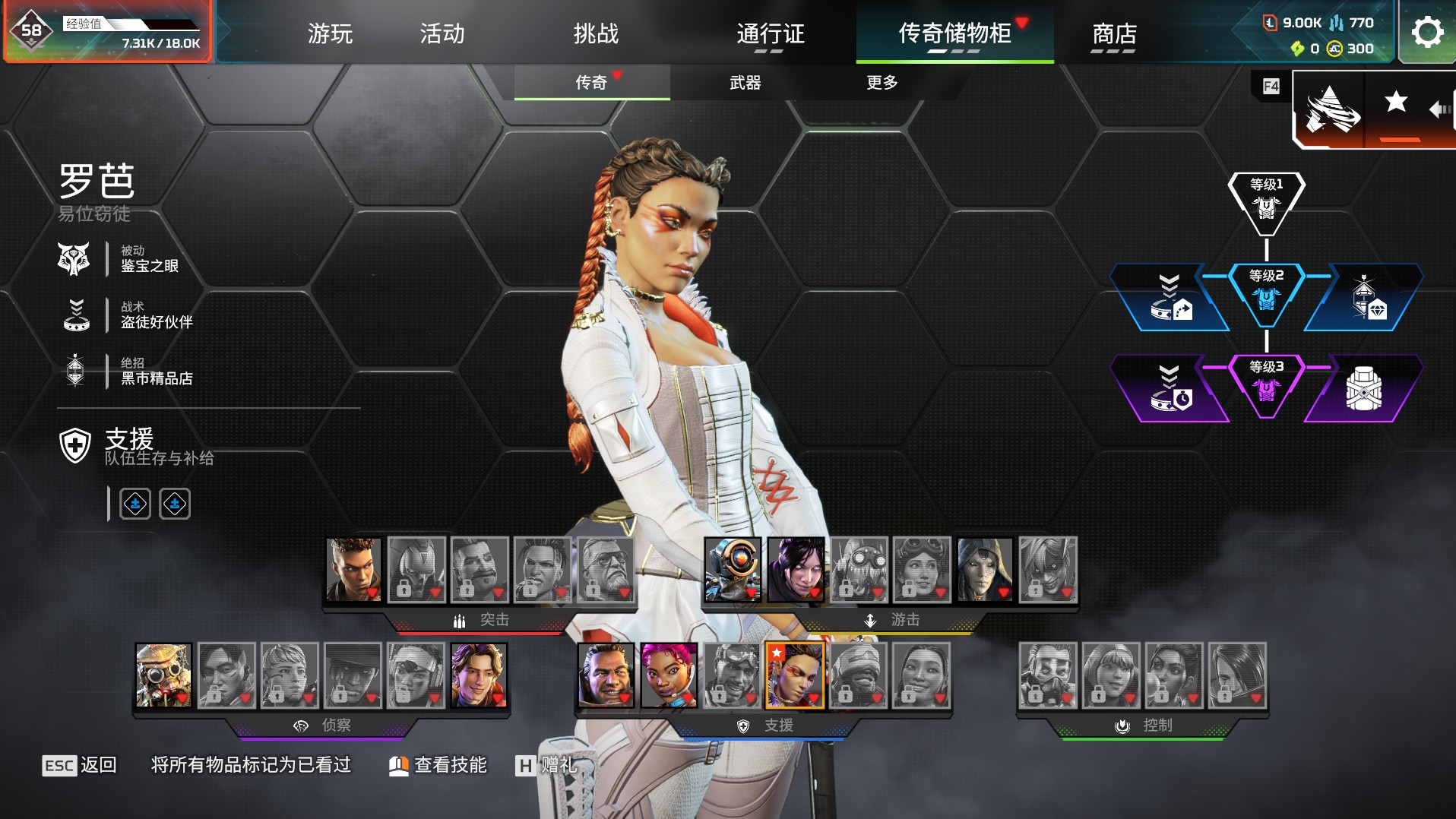
Task: Mark all items as seen (将所有物品标记为已看过)
Action: pos(251,765)
